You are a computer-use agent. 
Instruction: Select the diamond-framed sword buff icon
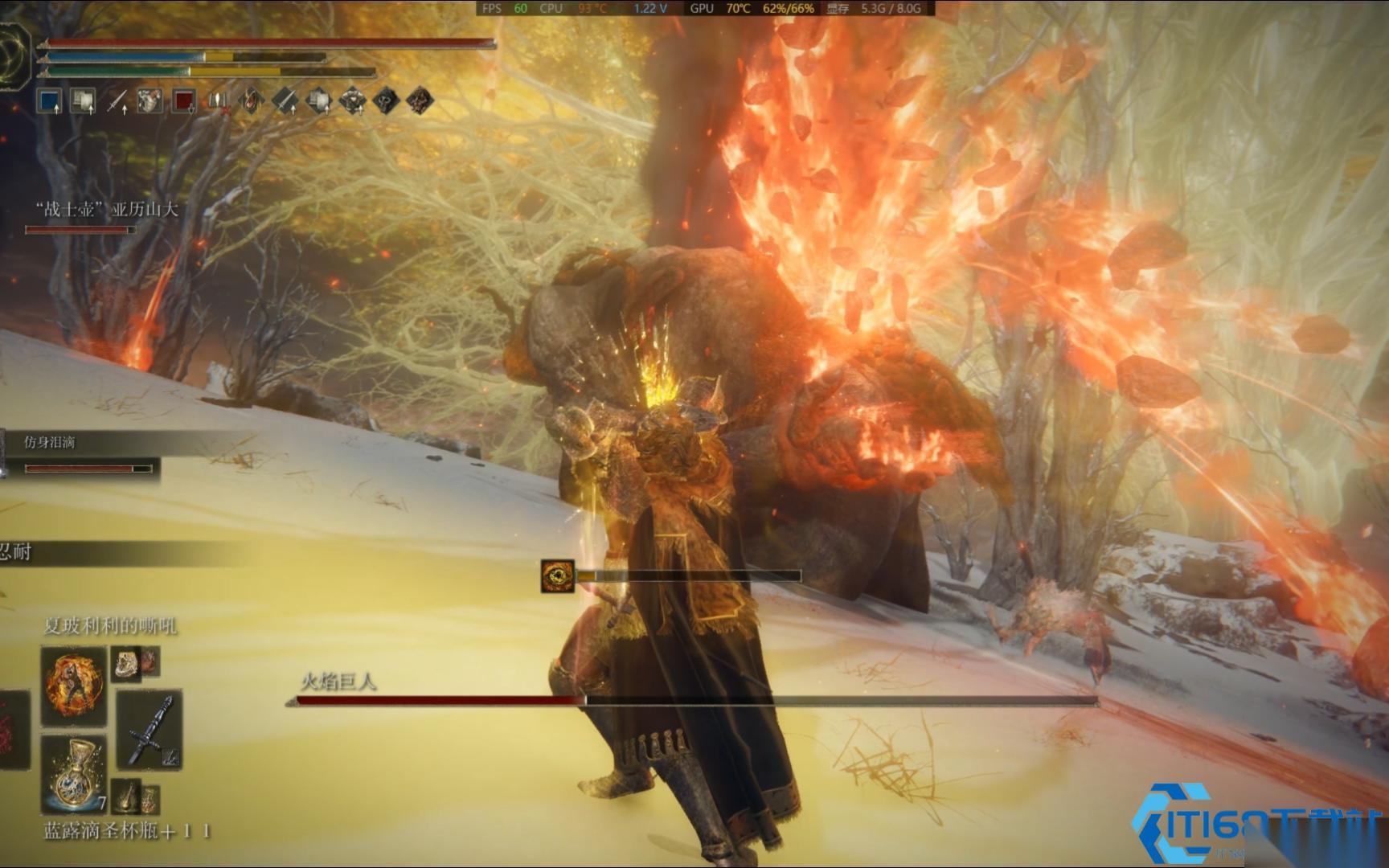(x=285, y=101)
